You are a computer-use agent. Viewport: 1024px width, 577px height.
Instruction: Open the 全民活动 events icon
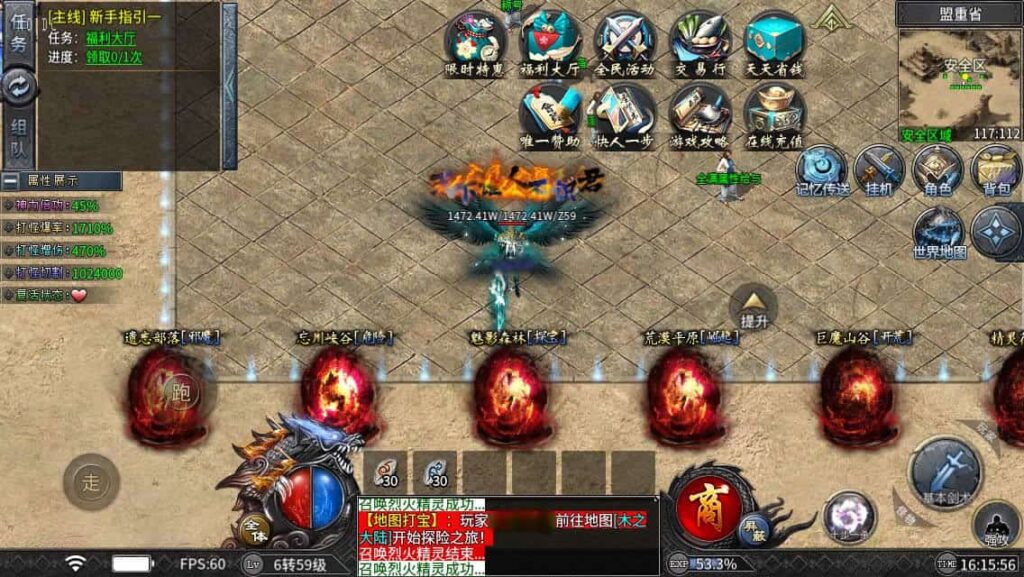click(625, 40)
